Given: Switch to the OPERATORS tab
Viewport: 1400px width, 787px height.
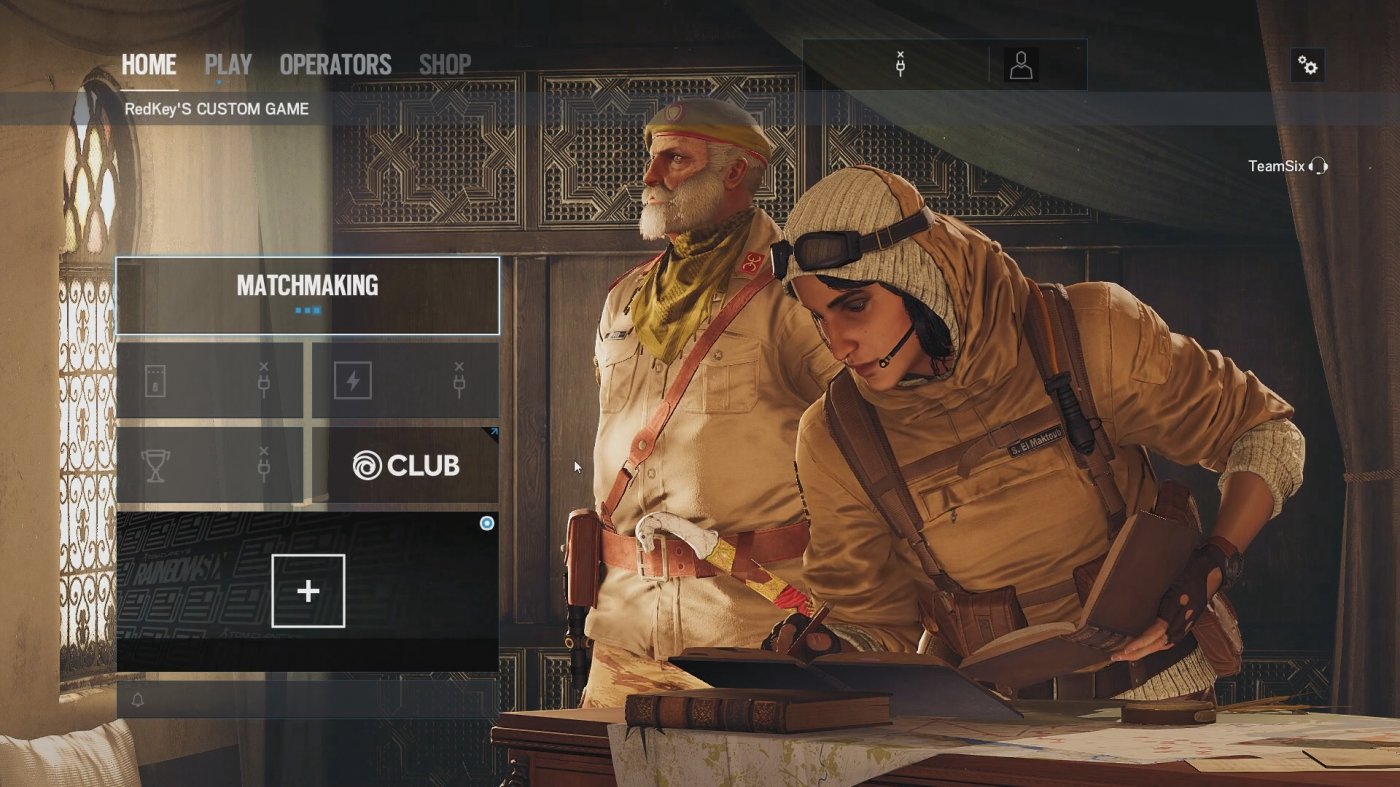Looking at the screenshot, I should (x=335, y=64).
